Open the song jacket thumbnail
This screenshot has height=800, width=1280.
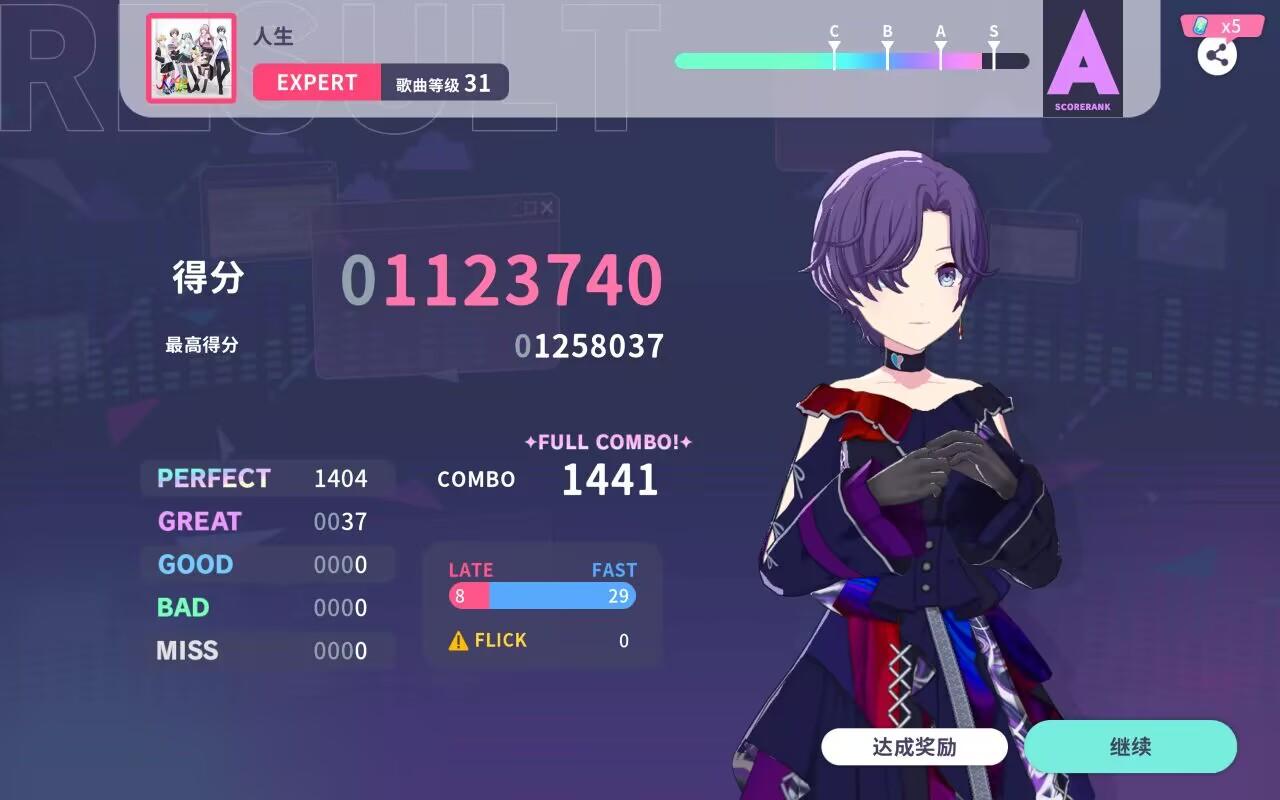pyautogui.click(x=190, y=59)
